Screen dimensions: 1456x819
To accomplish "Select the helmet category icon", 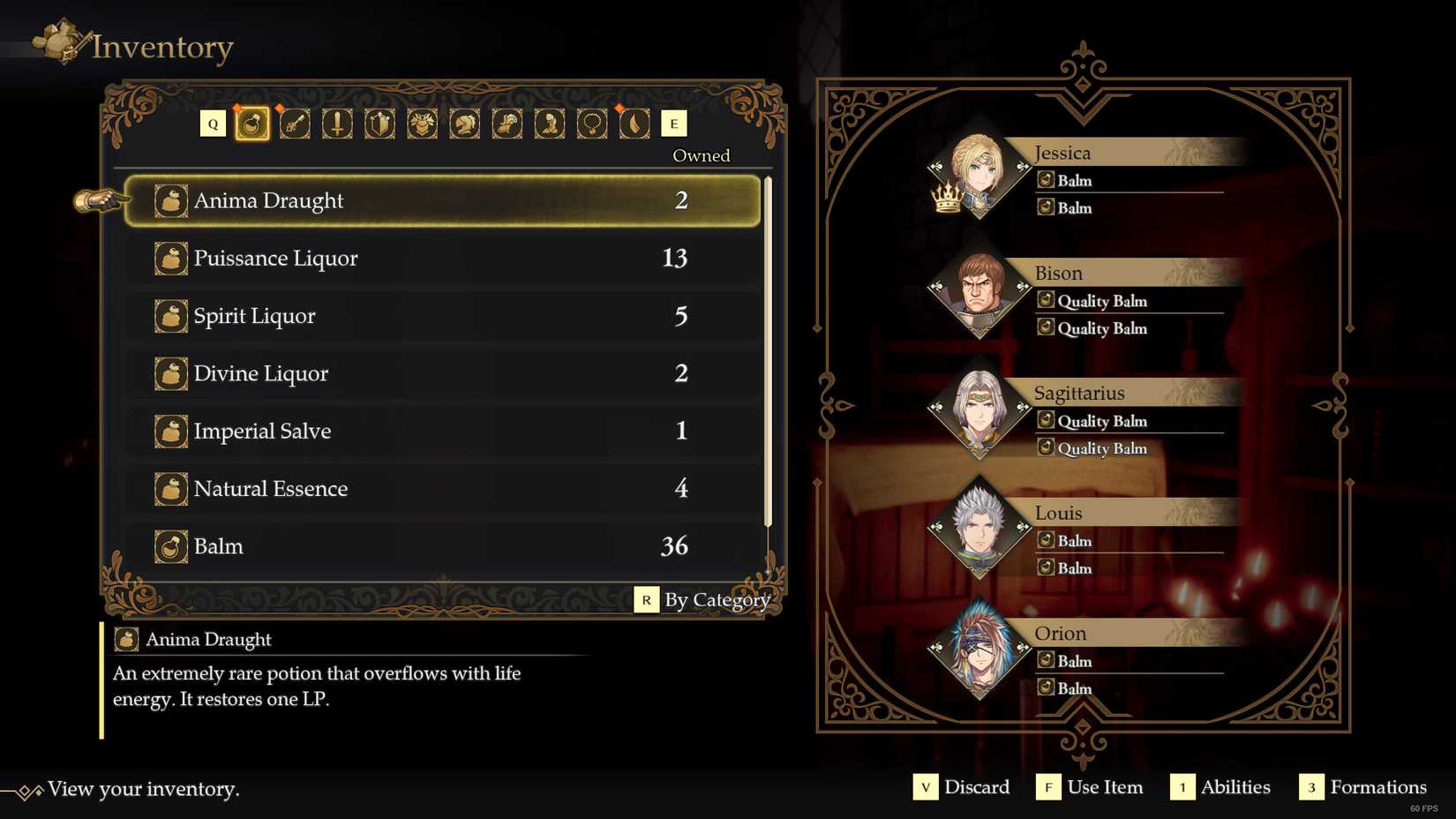I will point(463,124).
